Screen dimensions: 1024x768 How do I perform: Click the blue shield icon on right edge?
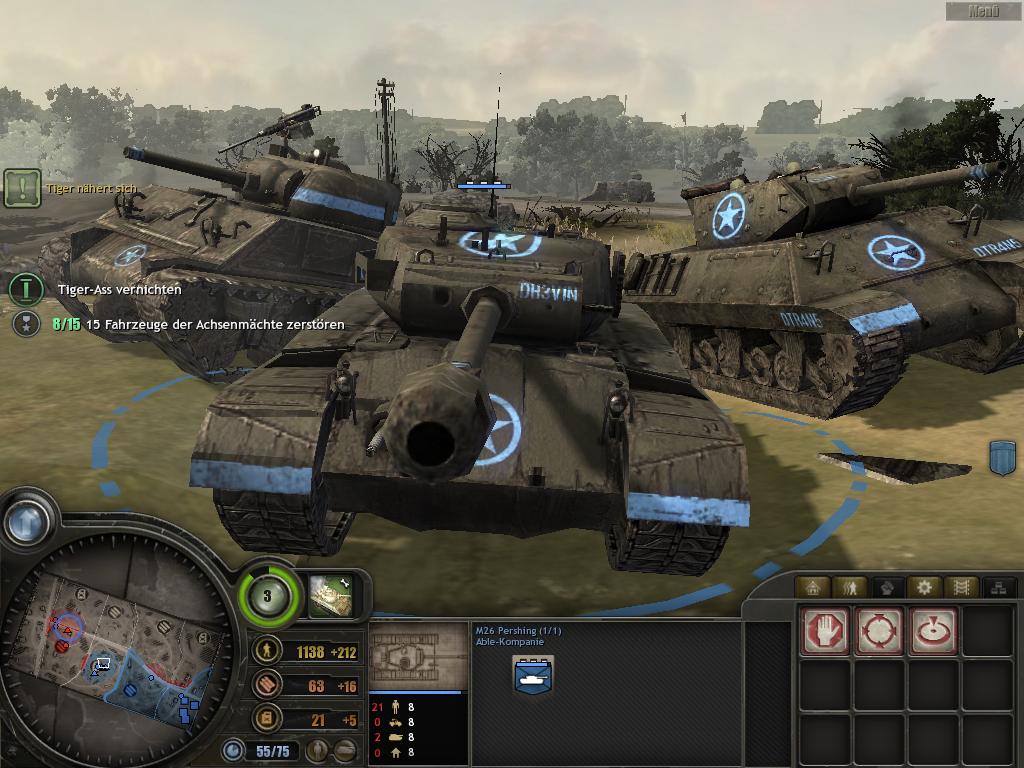(x=1002, y=457)
